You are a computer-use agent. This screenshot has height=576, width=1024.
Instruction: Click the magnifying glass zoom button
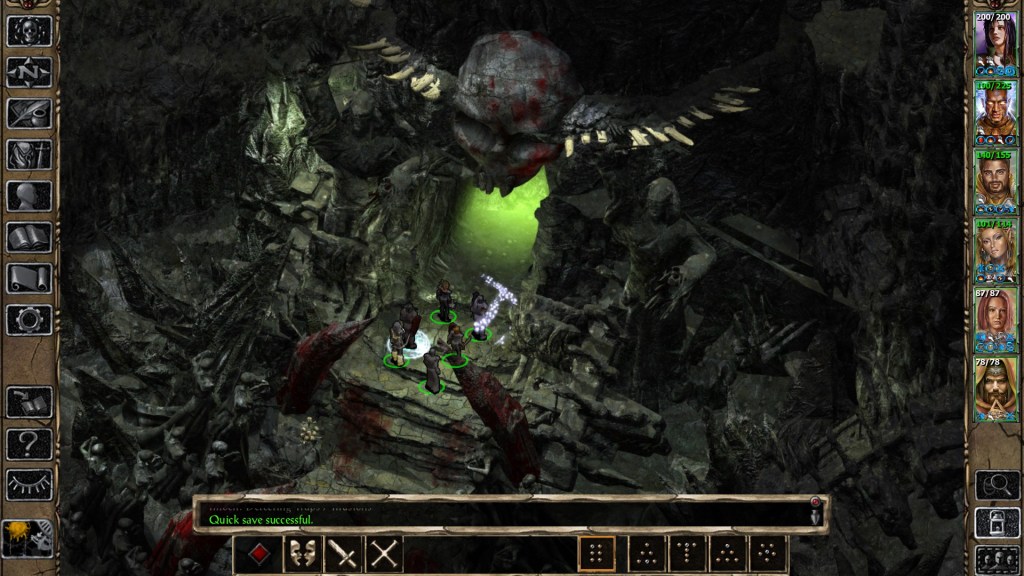click(x=996, y=485)
